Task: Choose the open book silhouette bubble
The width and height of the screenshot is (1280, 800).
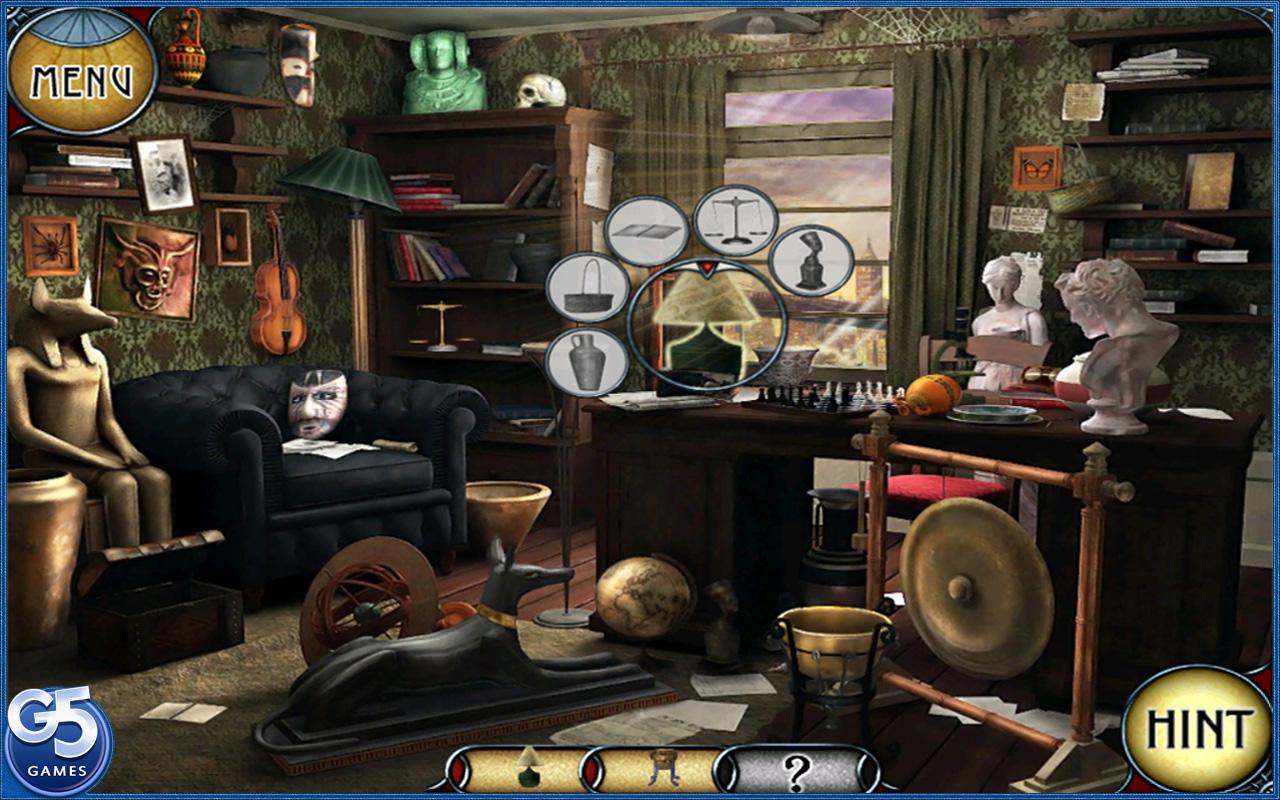Action: pos(646,231)
